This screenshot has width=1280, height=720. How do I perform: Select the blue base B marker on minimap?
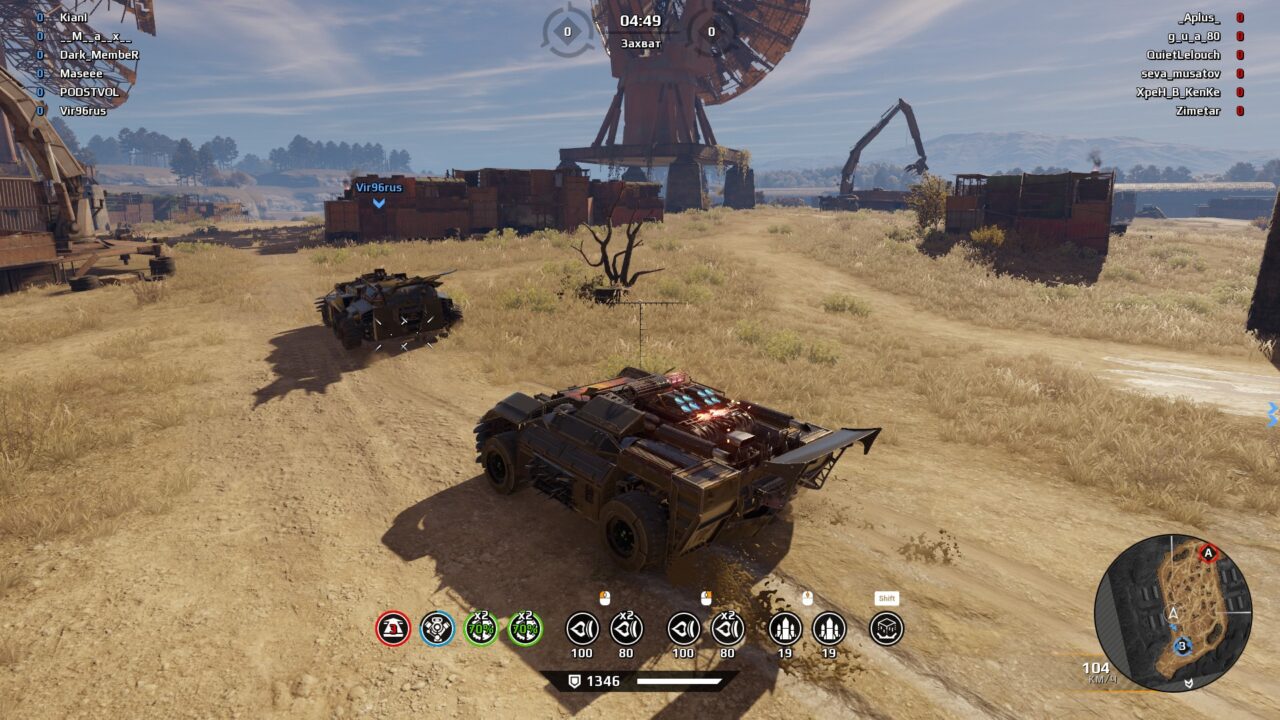[x=1182, y=646]
